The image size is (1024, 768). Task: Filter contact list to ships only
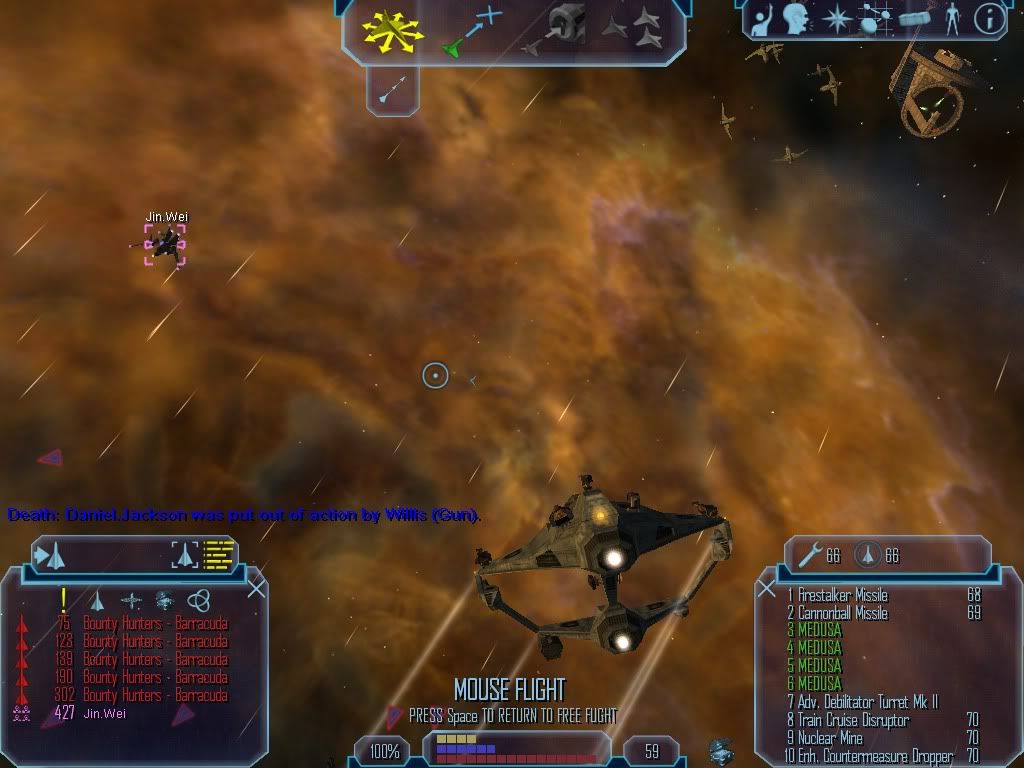(x=97, y=600)
